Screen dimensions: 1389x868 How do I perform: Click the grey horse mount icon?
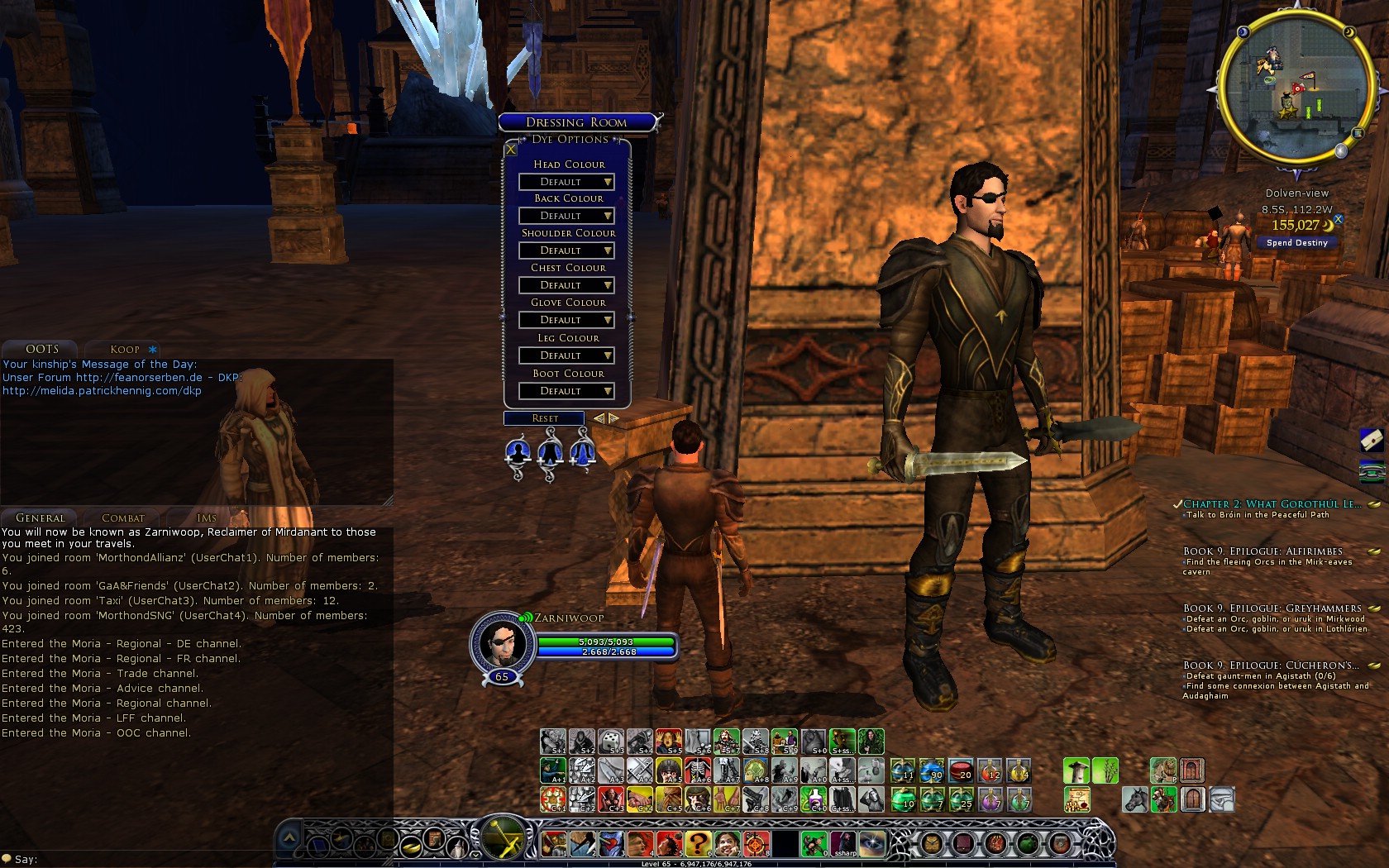click(x=1134, y=799)
